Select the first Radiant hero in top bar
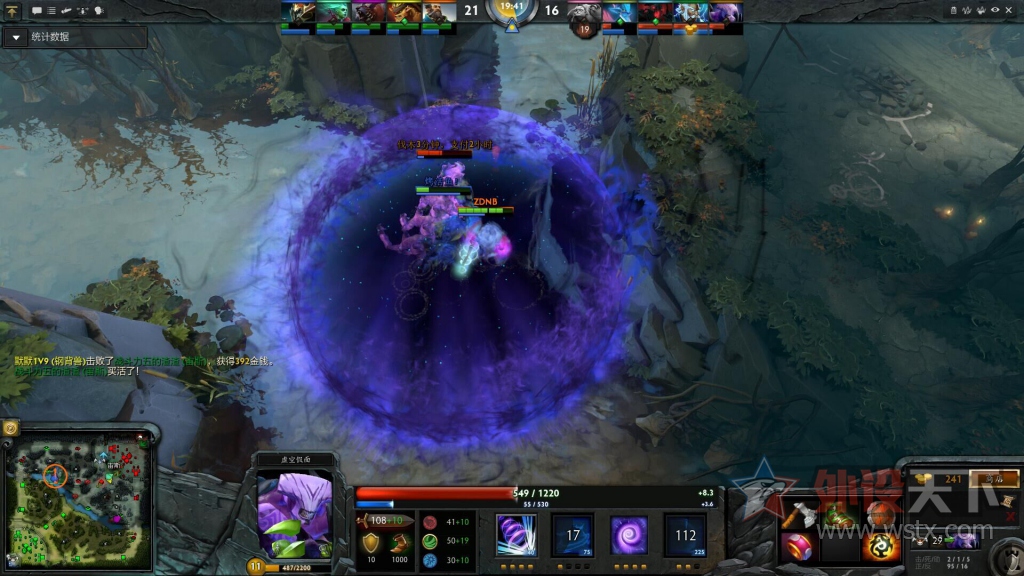This screenshot has width=1024, height=576. pyautogui.click(x=298, y=13)
